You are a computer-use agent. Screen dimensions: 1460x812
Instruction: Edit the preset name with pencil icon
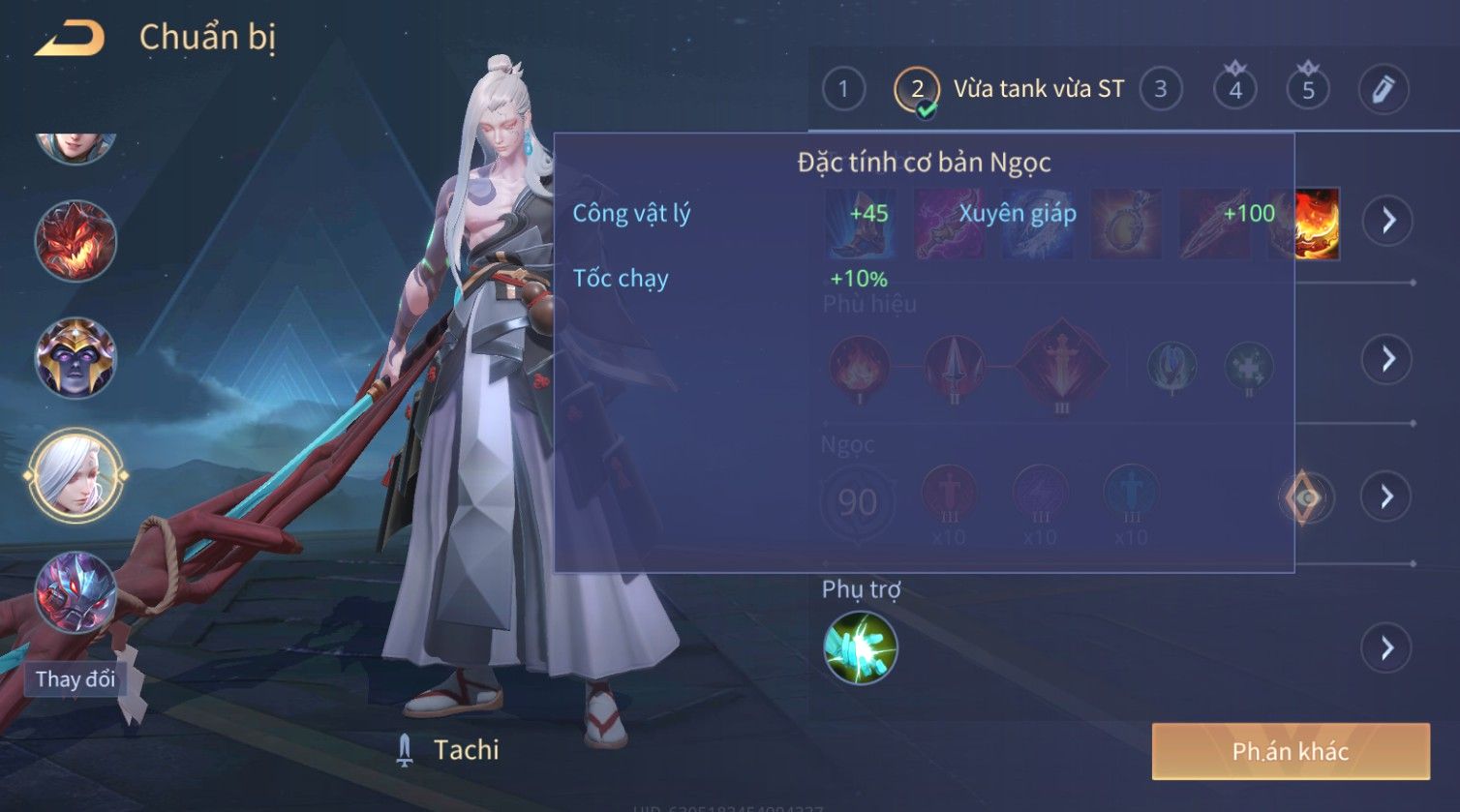click(1383, 90)
